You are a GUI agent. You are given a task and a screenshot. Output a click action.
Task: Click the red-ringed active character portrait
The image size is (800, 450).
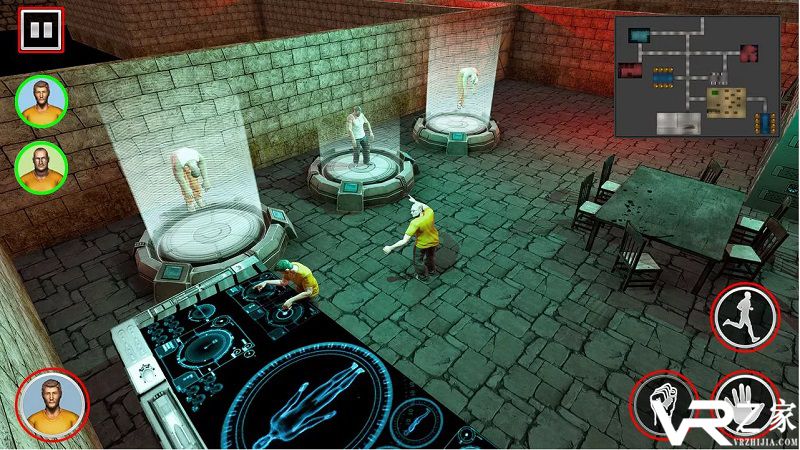coord(52,404)
